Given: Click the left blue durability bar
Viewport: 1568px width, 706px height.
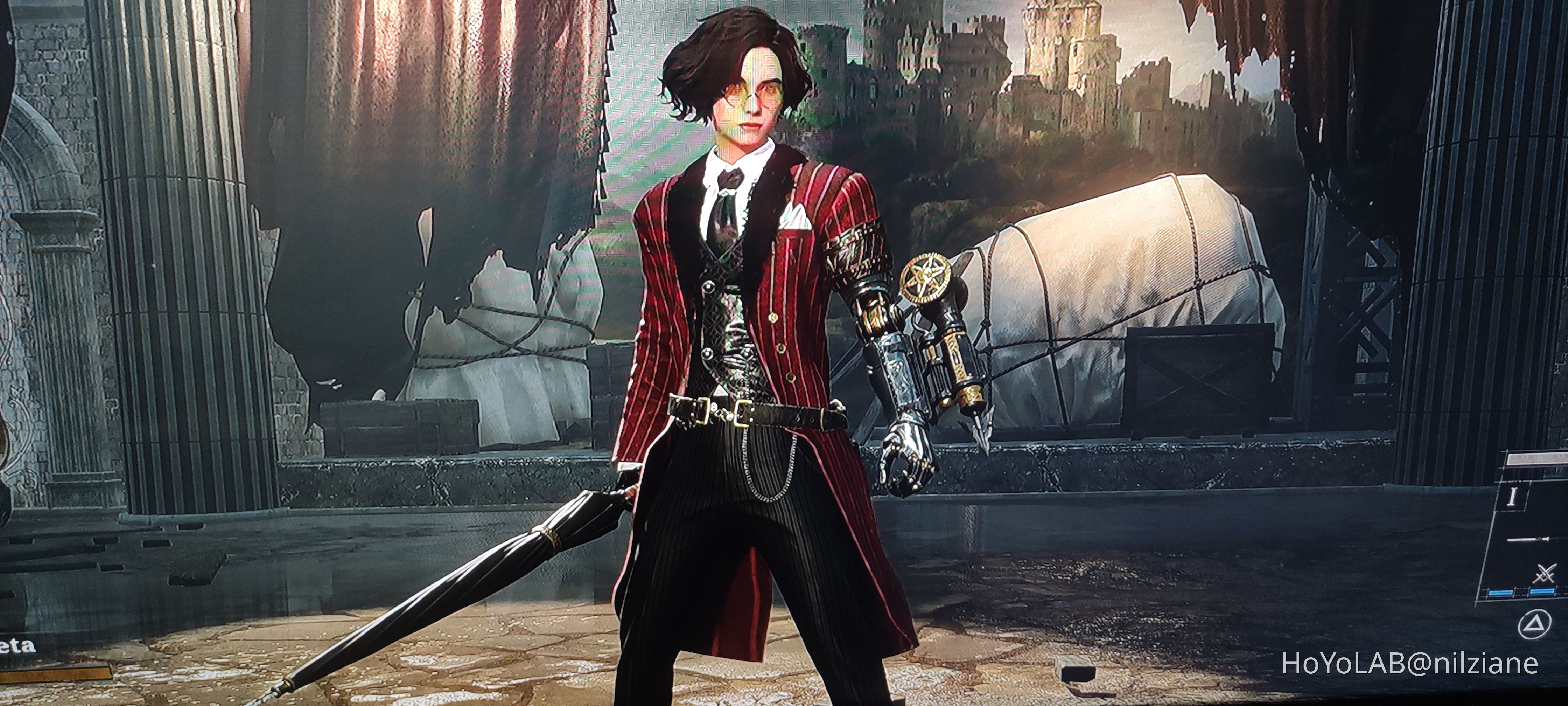Looking at the screenshot, I should 1500,591.
